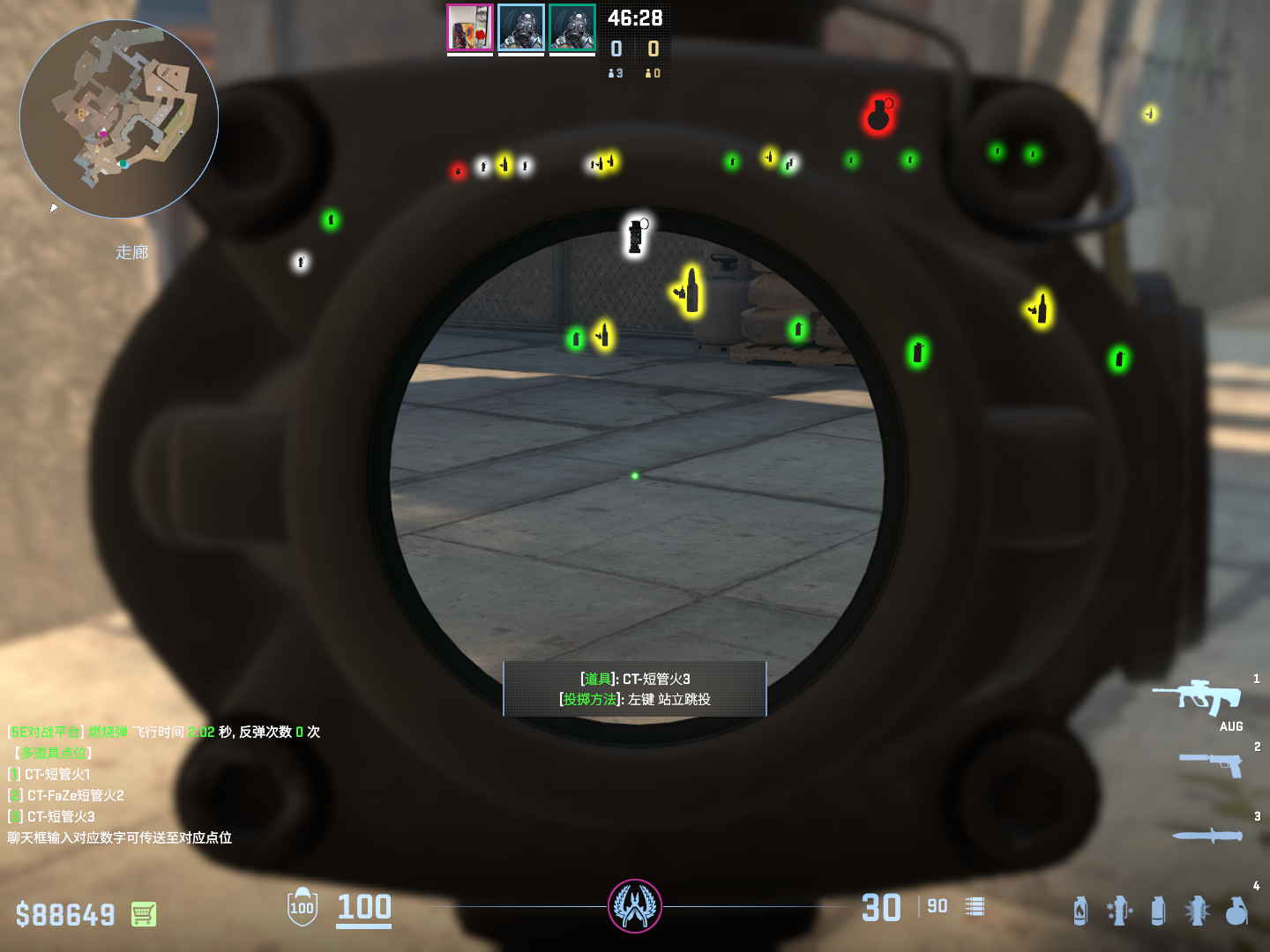The image size is (1270, 952).
Task: Click the CT team emblem badge
Action: click(635, 906)
